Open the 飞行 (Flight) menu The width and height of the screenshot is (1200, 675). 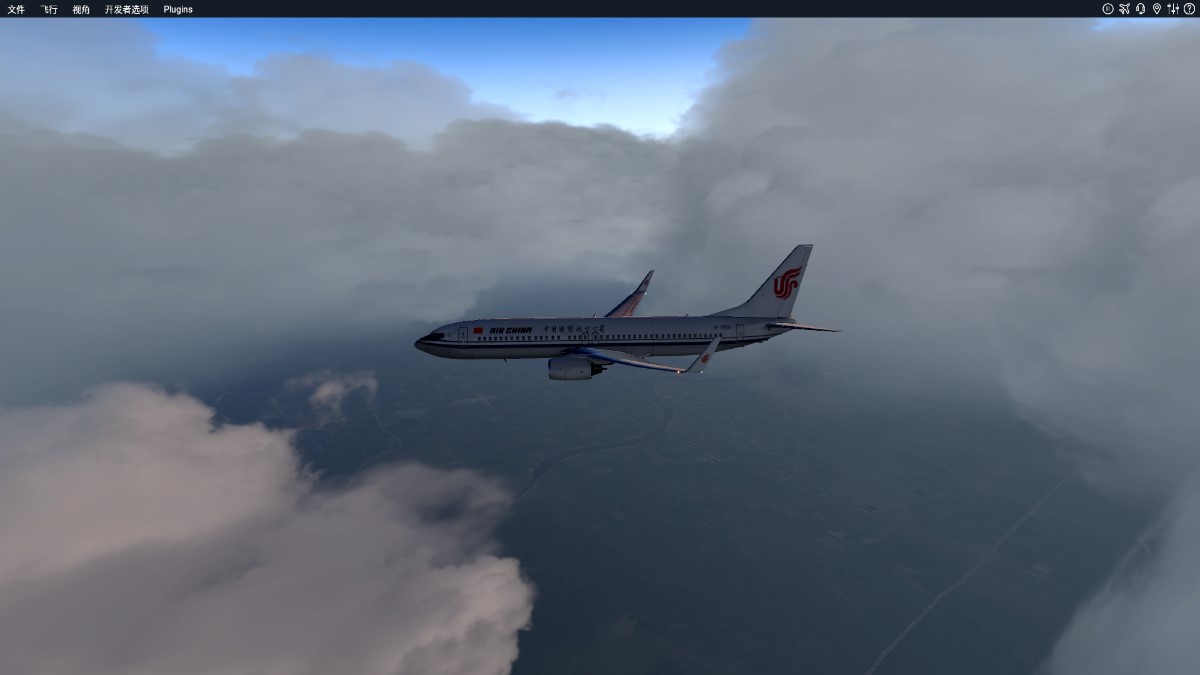[x=49, y=9]
